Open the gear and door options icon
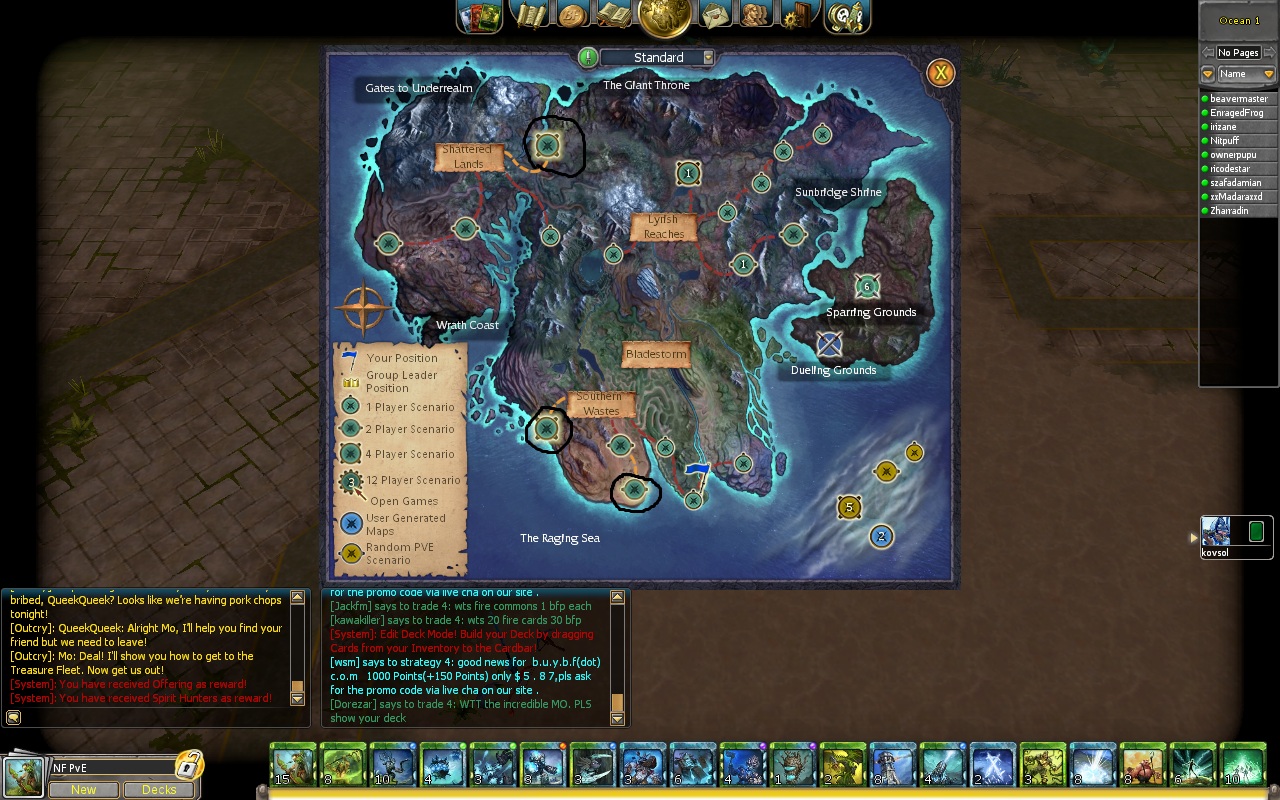Image resolution: width=1280 pixels, height=800 pixels. click(x=797, y=16)
